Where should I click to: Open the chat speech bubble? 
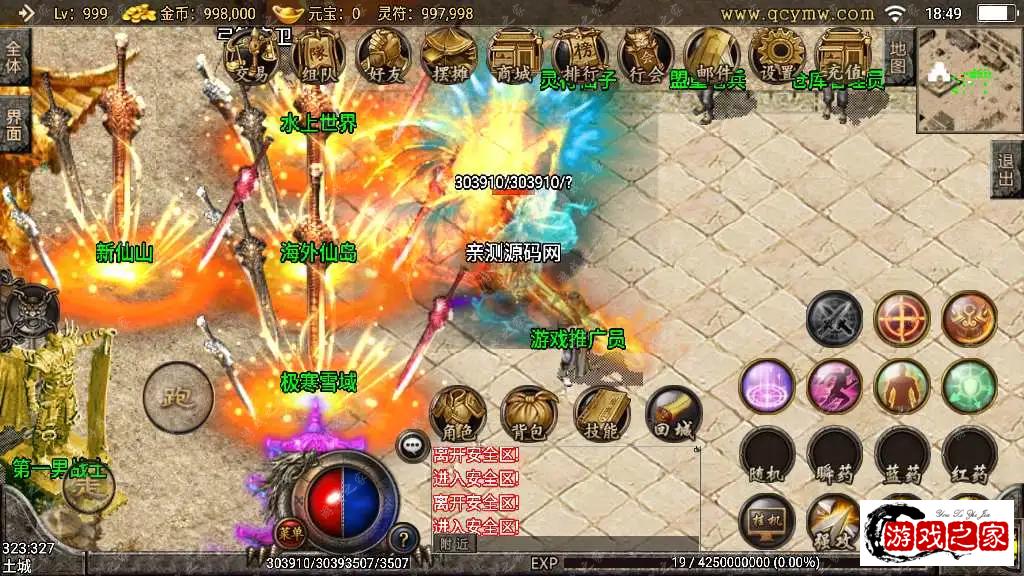point(412,446)
